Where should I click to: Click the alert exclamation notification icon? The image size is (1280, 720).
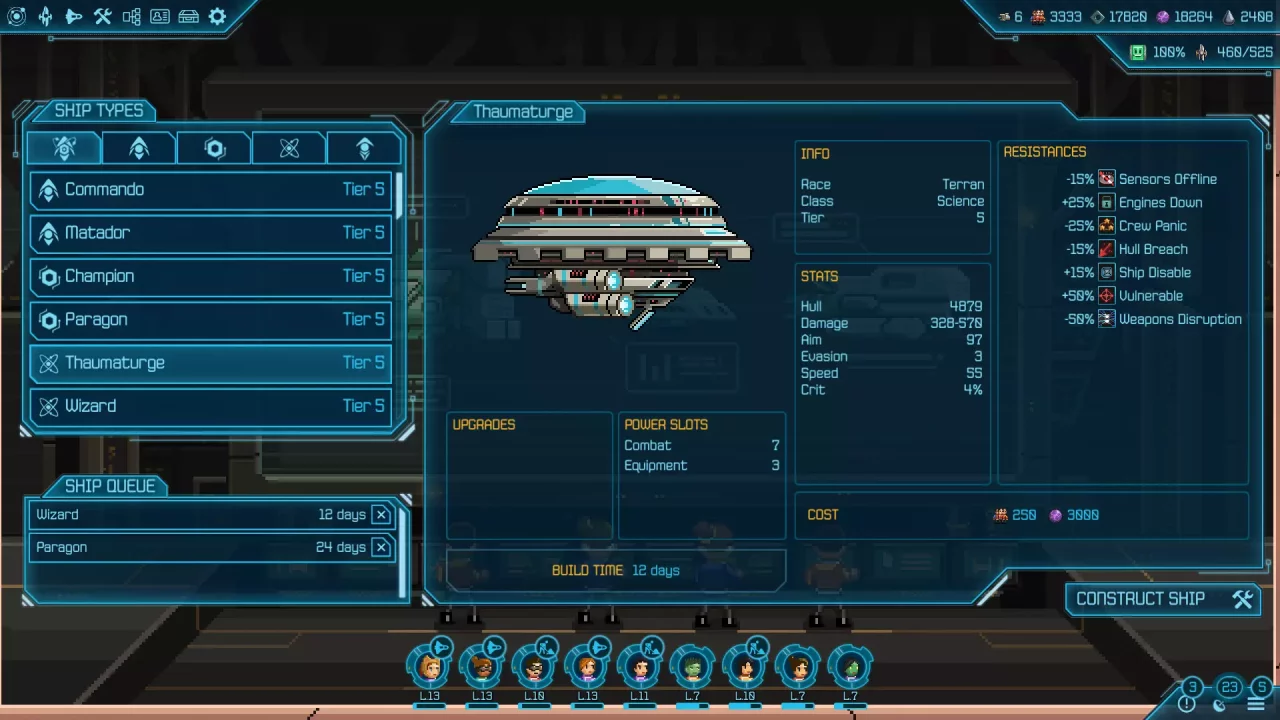(1187, 705)
